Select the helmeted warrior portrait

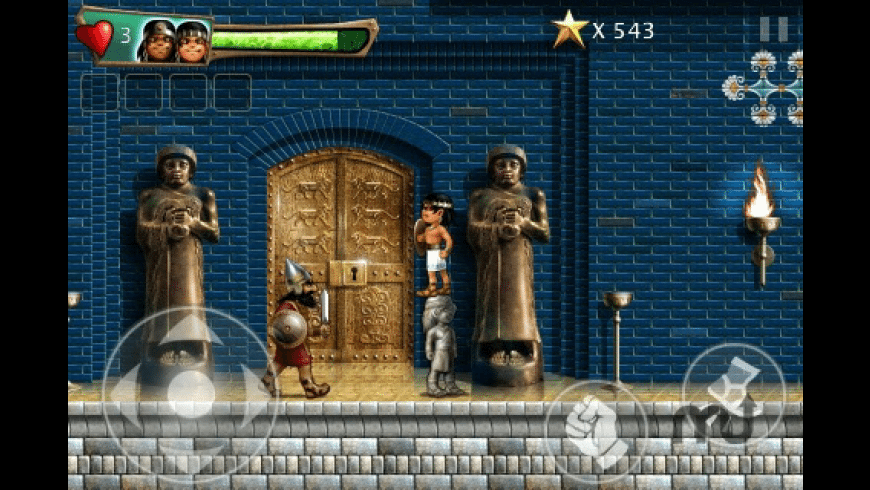157,42
